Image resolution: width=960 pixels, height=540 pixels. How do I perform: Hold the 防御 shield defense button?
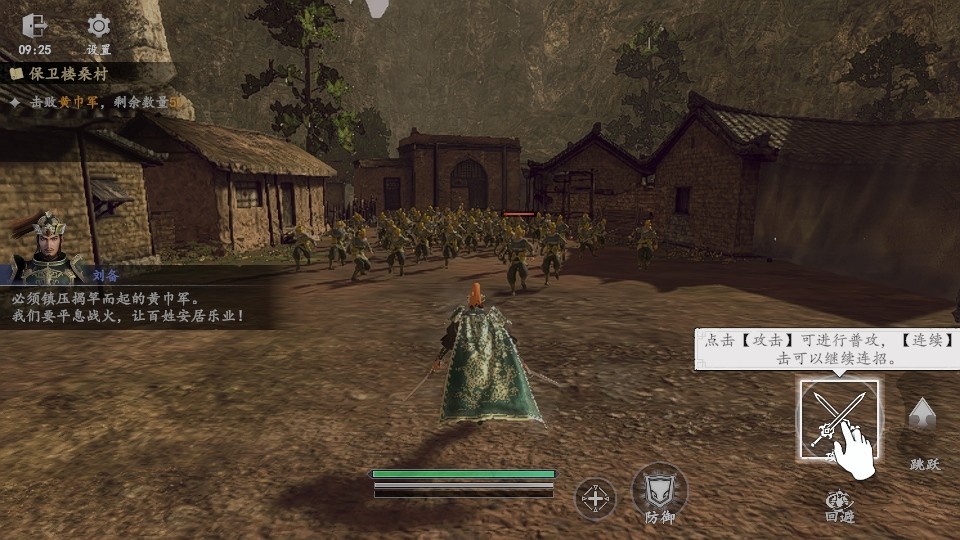[659, 491]
